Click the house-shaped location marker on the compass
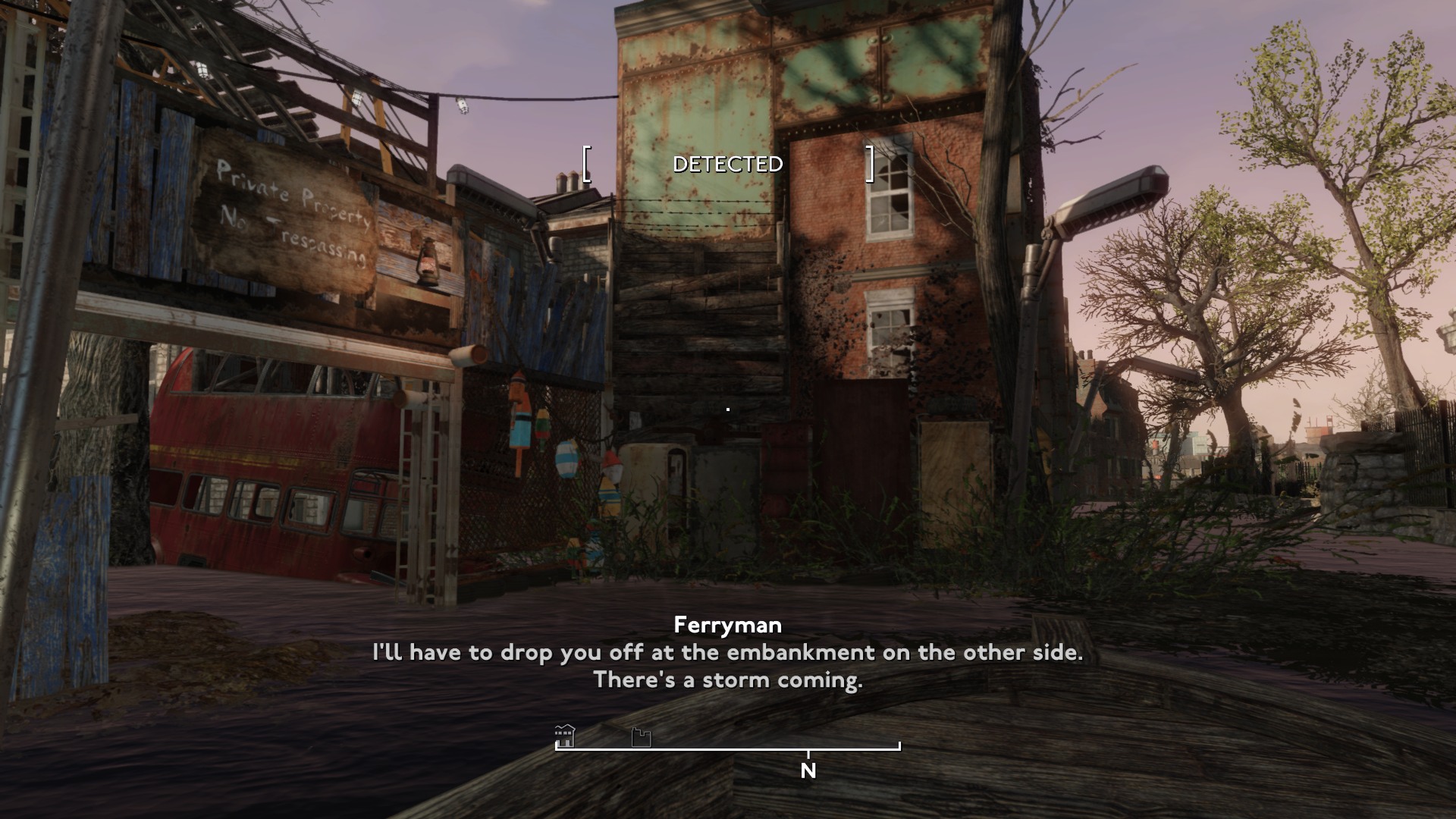The width and height of the screenshot is (1456, 819). [565, 736]
